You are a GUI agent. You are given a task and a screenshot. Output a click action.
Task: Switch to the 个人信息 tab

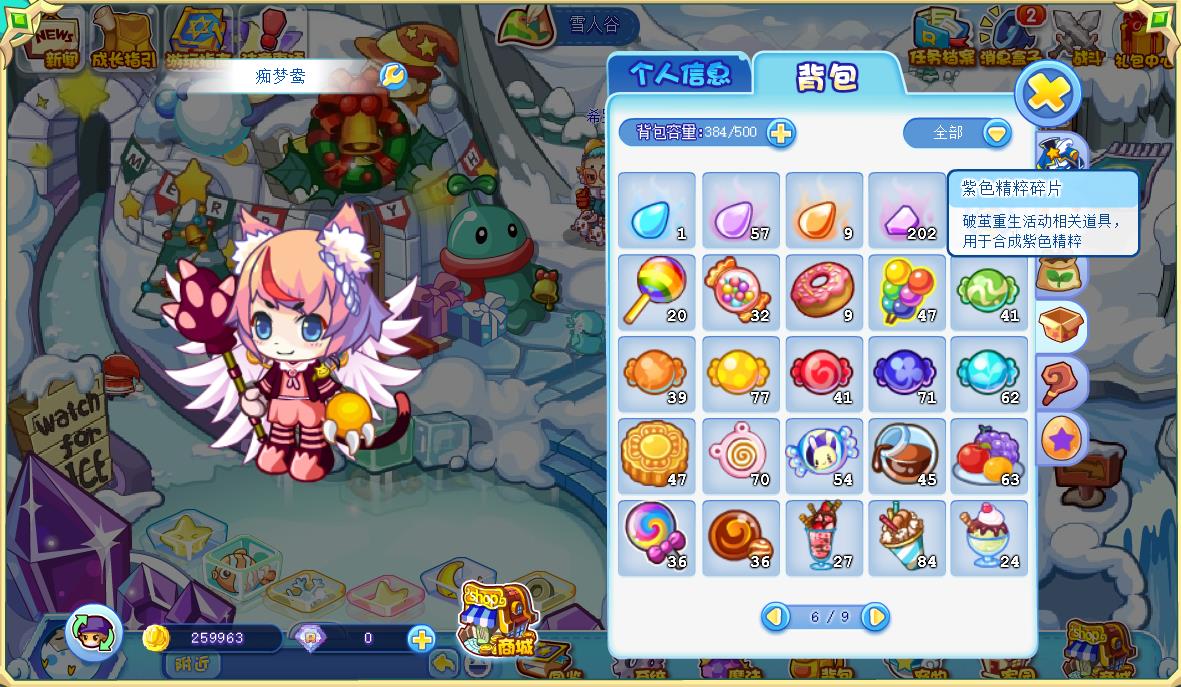tap(680, 74)
